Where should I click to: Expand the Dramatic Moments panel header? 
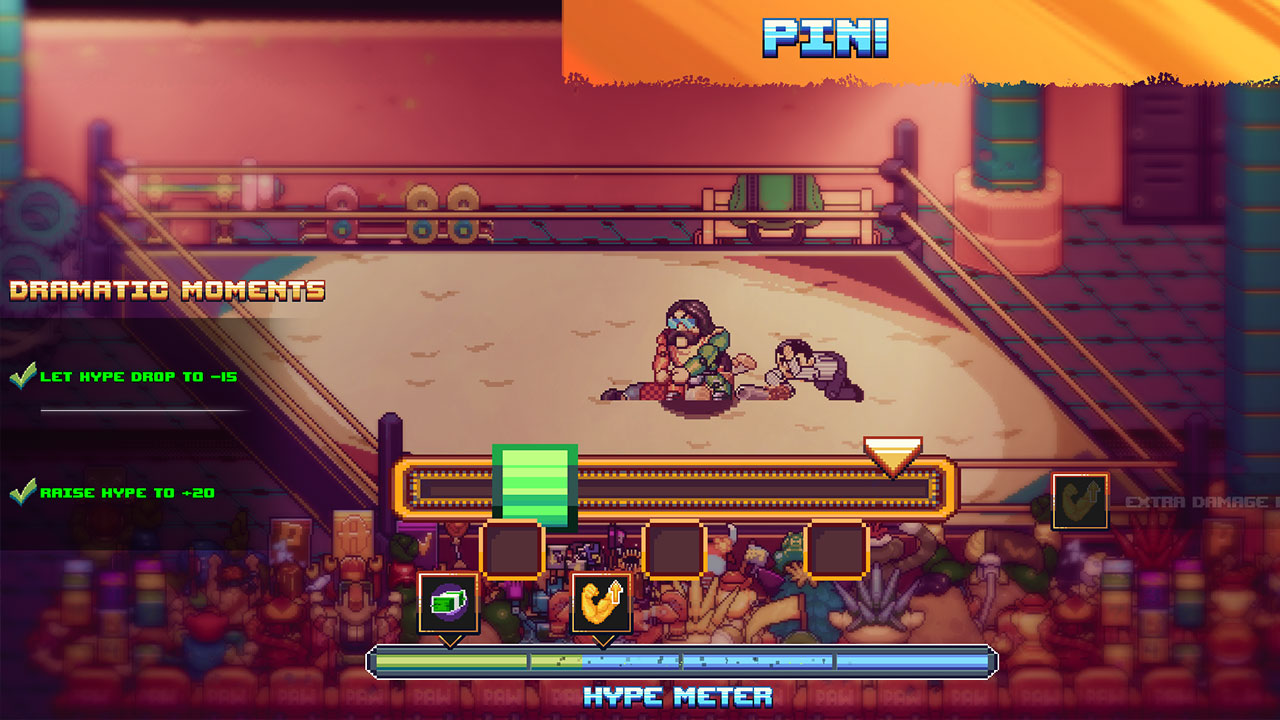coord(168,291)
